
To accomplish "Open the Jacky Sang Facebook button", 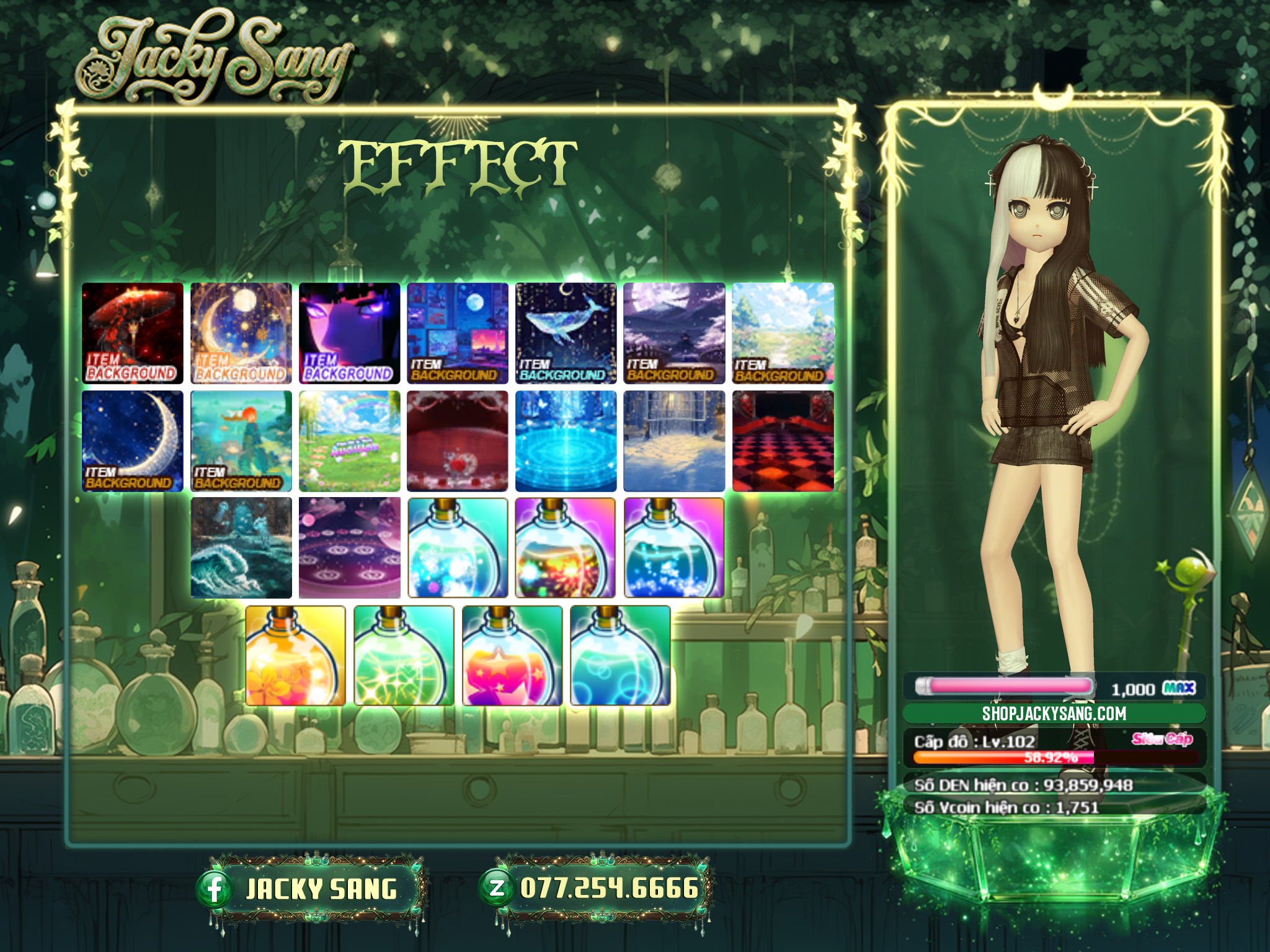I will pyautogui.click(x=311, y=889).
